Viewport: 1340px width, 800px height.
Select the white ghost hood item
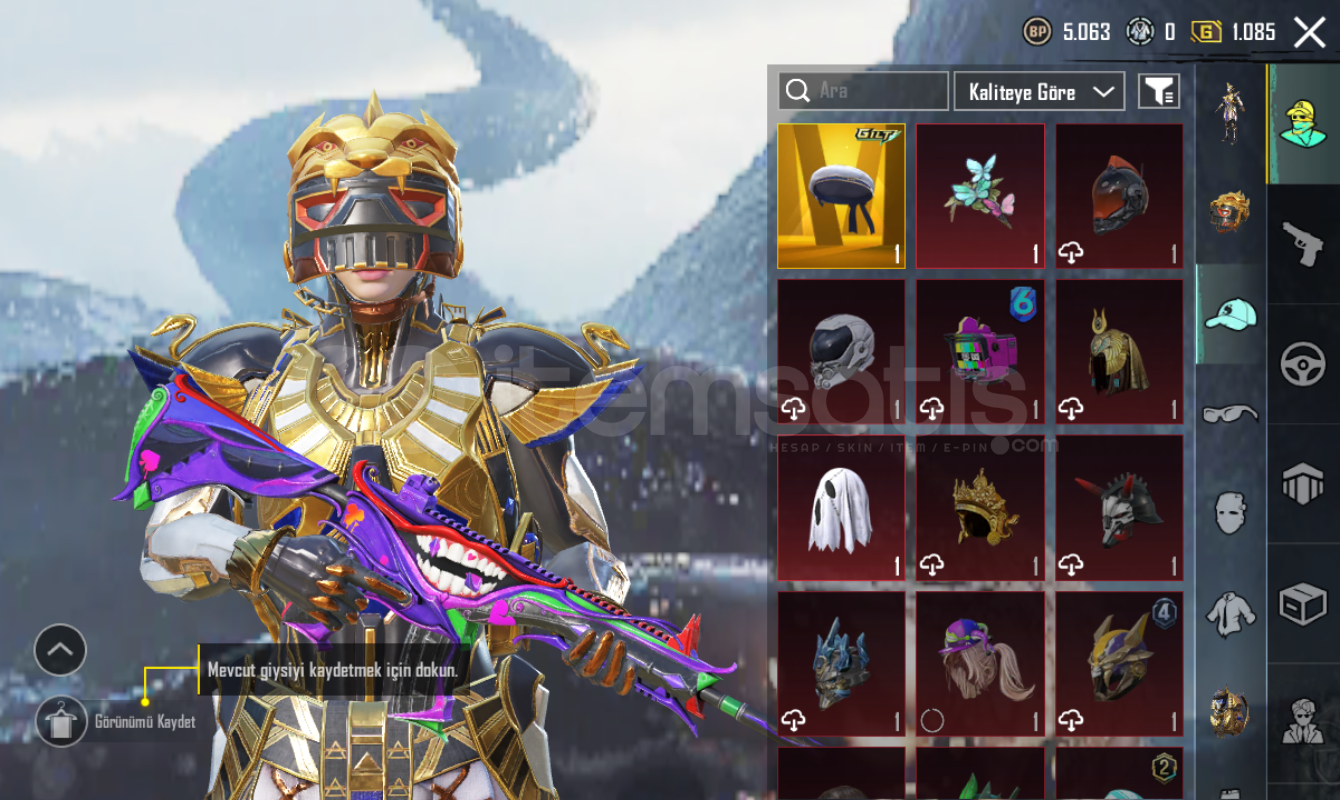tap(841, 508)
